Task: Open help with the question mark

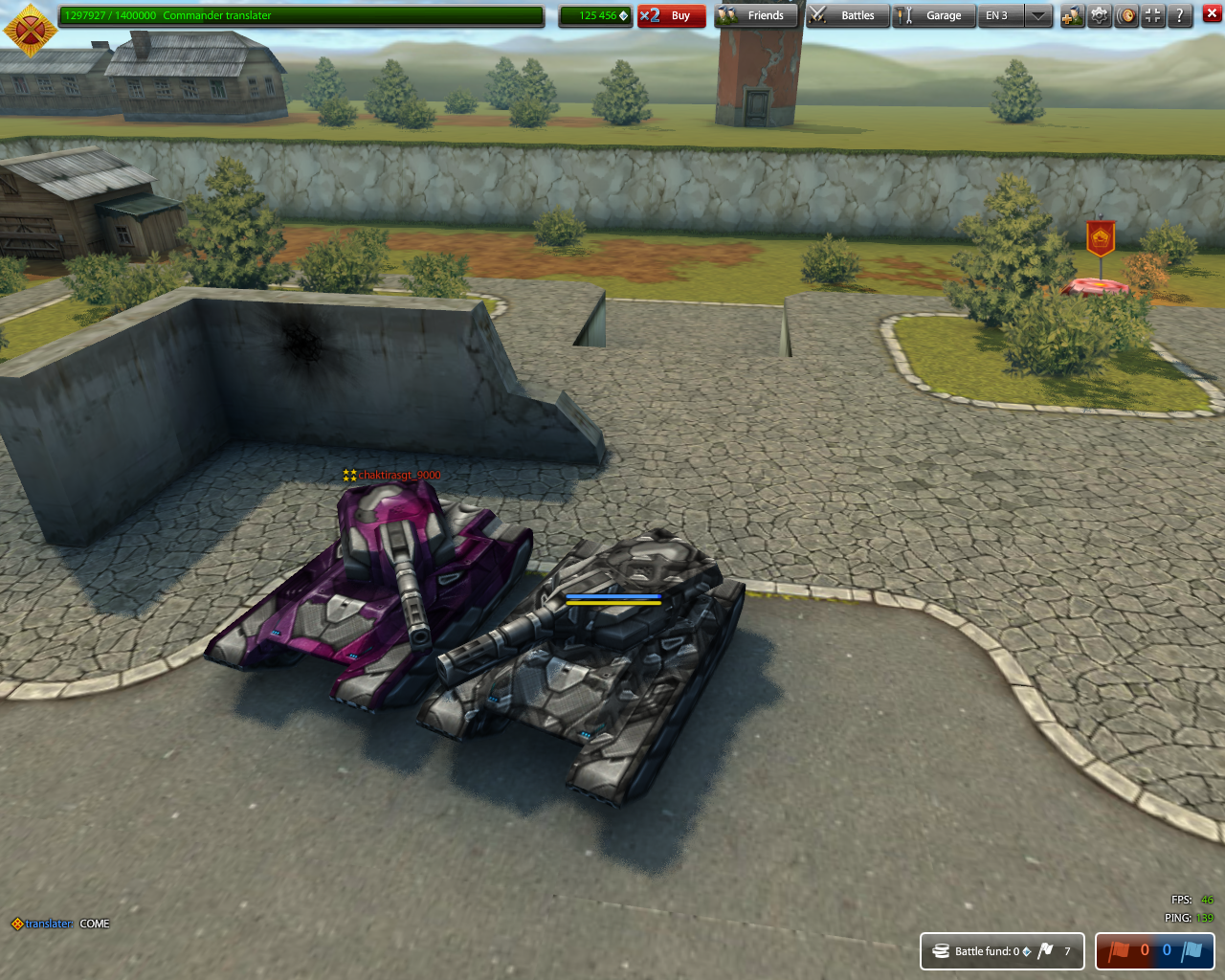Action: (1180, 15)
